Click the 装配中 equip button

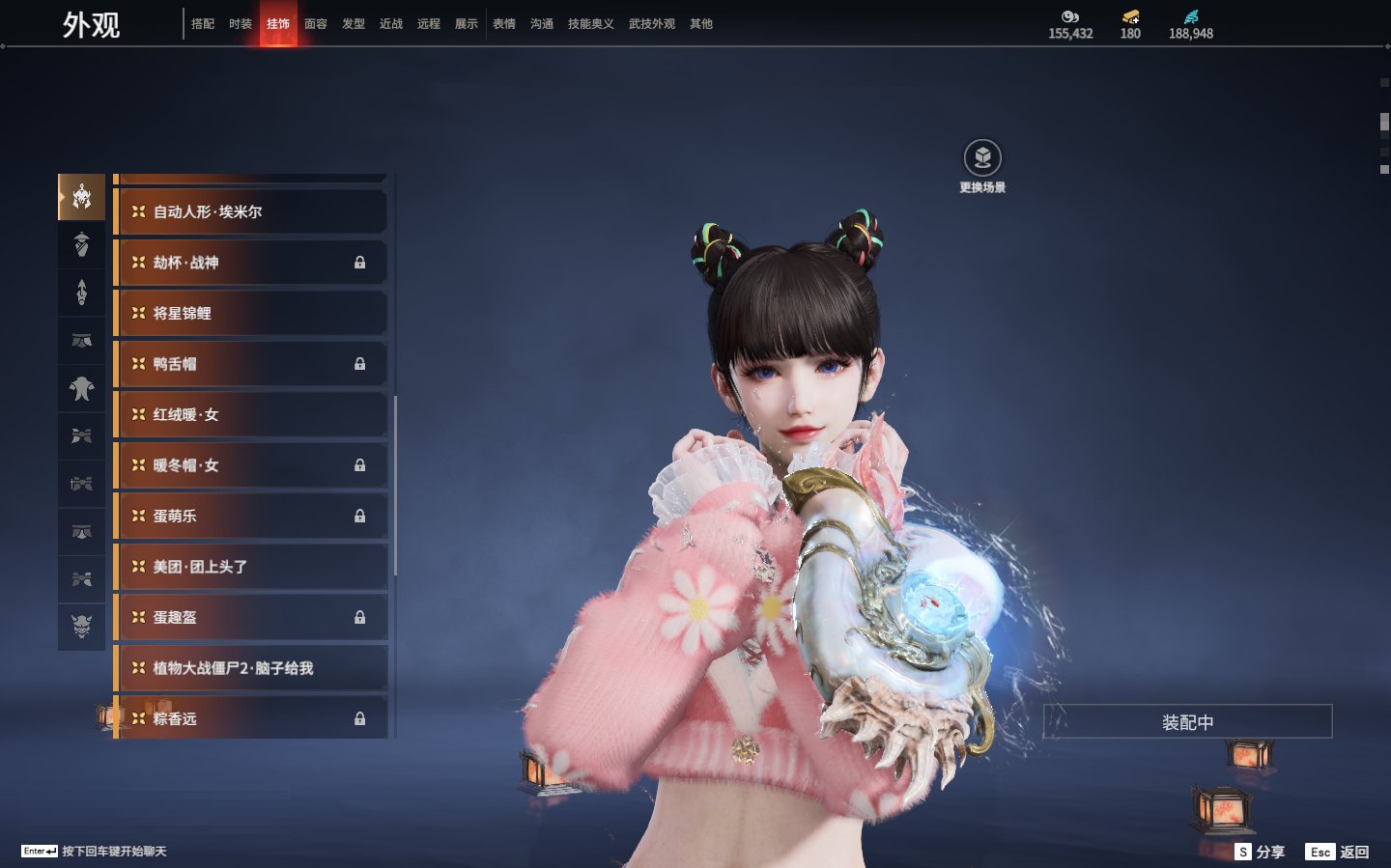point(1187,722)
